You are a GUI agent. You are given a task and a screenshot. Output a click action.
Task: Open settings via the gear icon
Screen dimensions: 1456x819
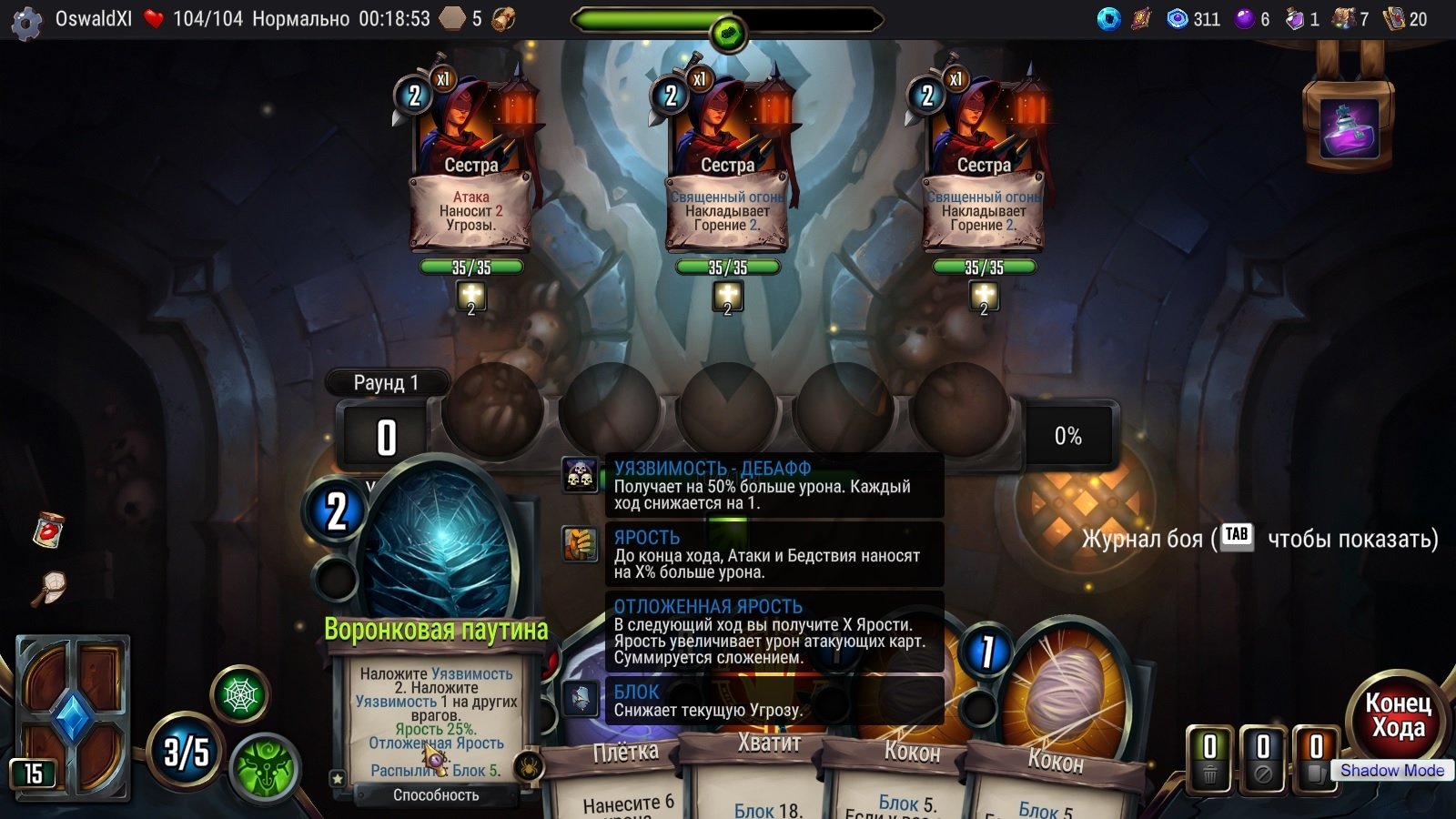26,21
